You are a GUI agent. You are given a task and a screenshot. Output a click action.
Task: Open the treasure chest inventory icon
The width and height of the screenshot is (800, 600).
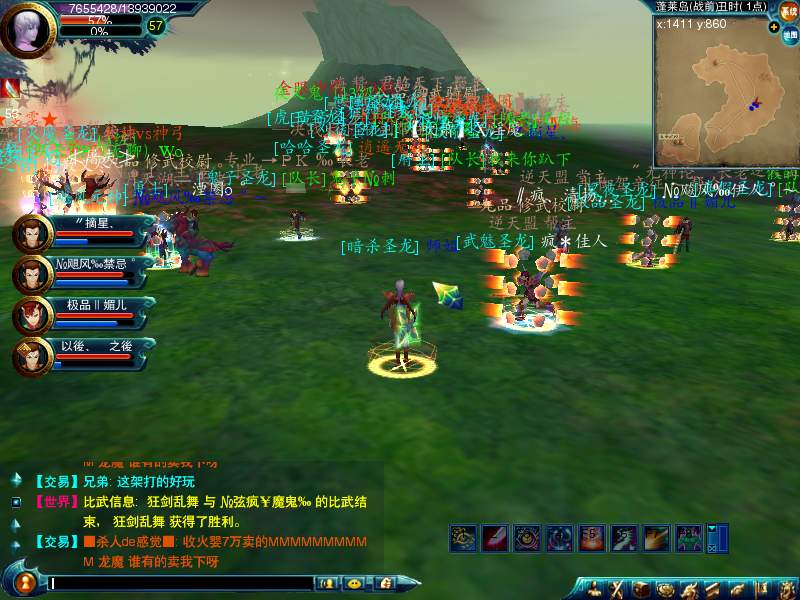click(x=640, y=588)
